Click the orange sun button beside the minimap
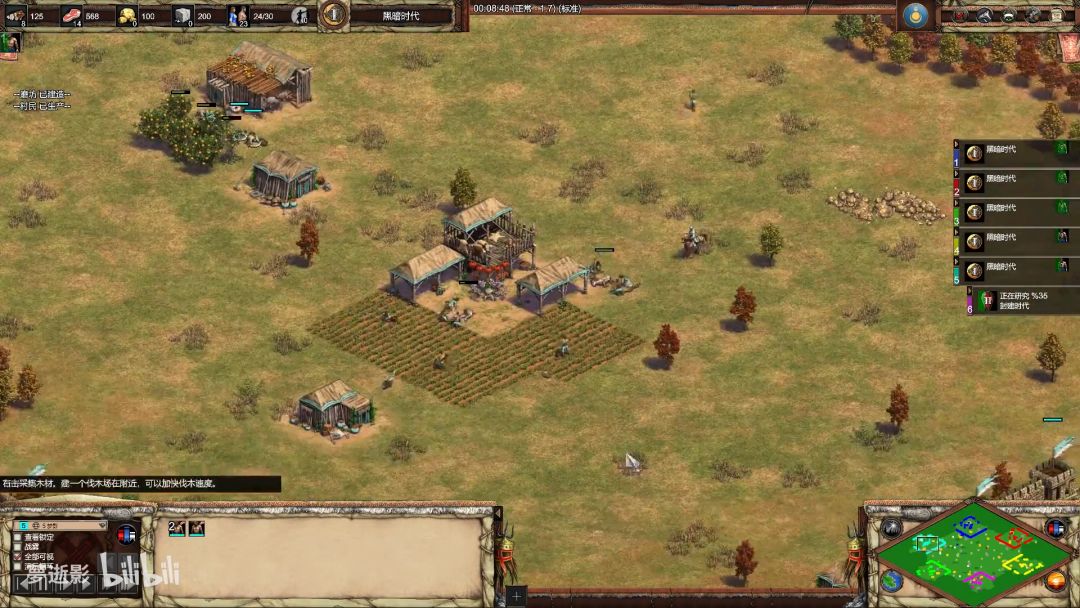 (x=1056, y=580)
